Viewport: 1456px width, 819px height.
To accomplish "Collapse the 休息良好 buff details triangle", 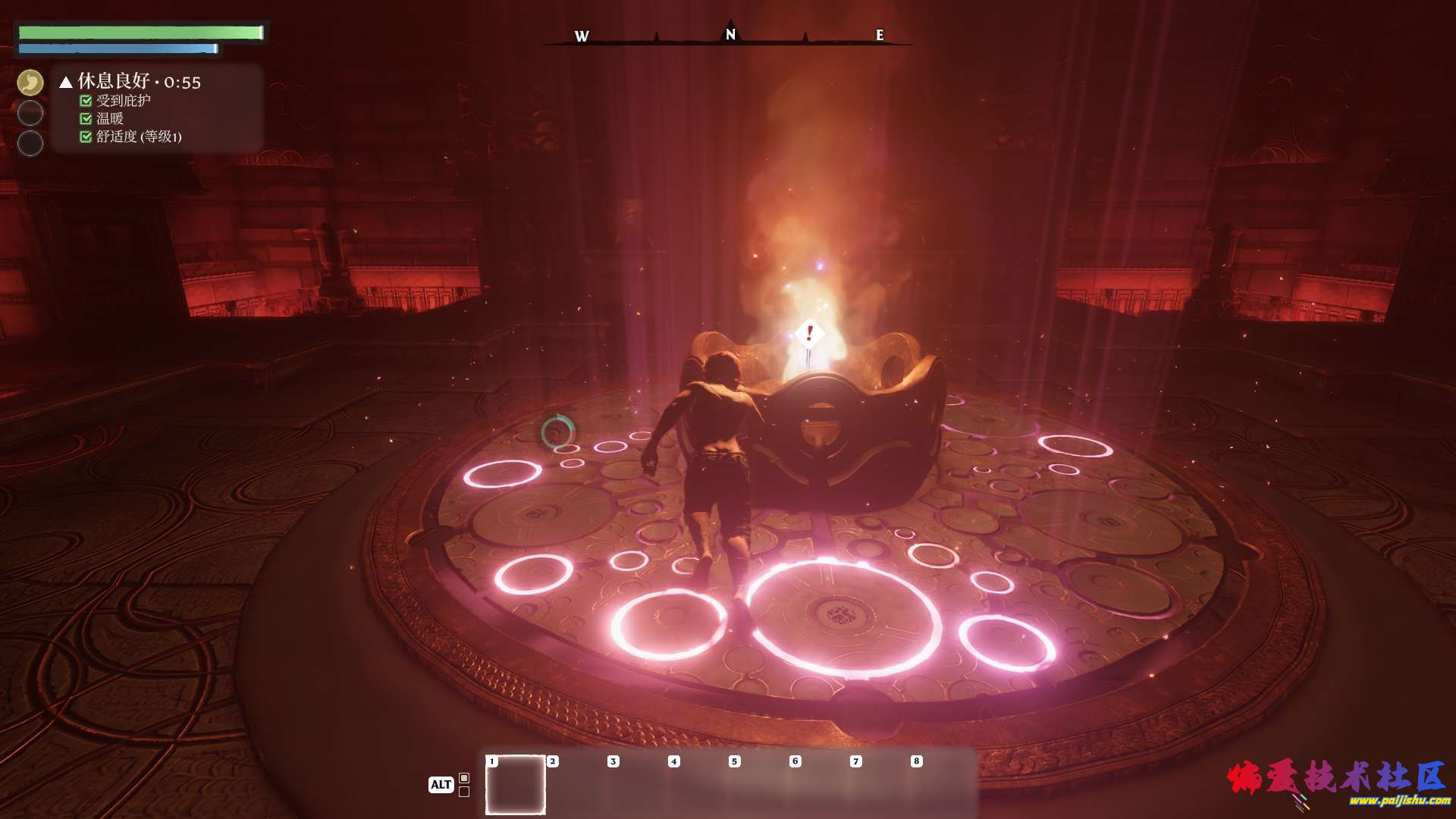I will [x=66, y=82].
